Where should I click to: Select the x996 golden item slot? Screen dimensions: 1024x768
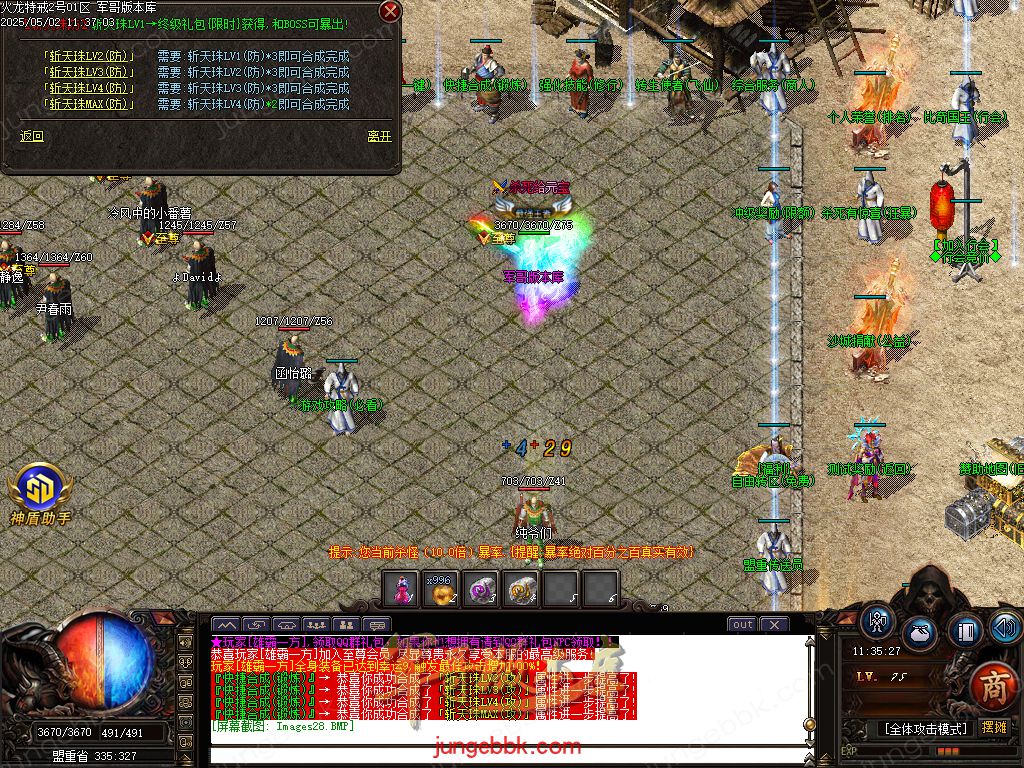441,590
